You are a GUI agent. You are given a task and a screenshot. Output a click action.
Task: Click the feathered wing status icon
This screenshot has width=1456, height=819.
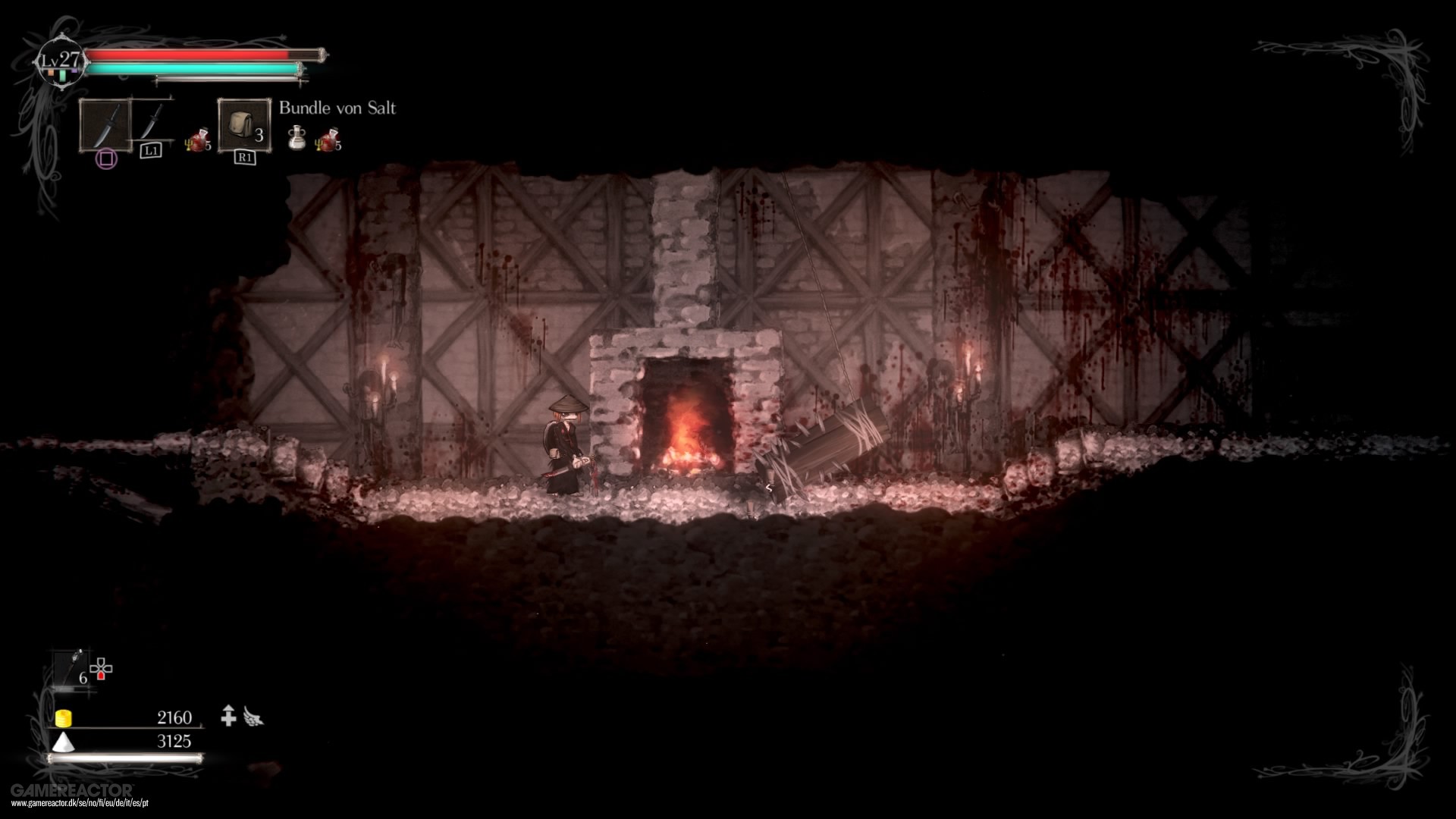pyautogui.click(x=253, y=717)
